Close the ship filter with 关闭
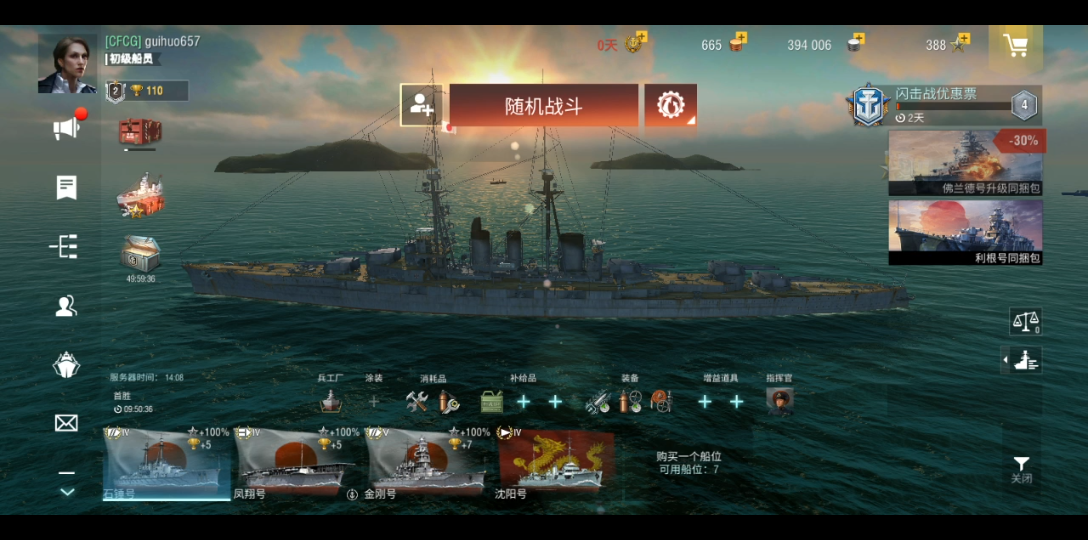 point(1021,469)
